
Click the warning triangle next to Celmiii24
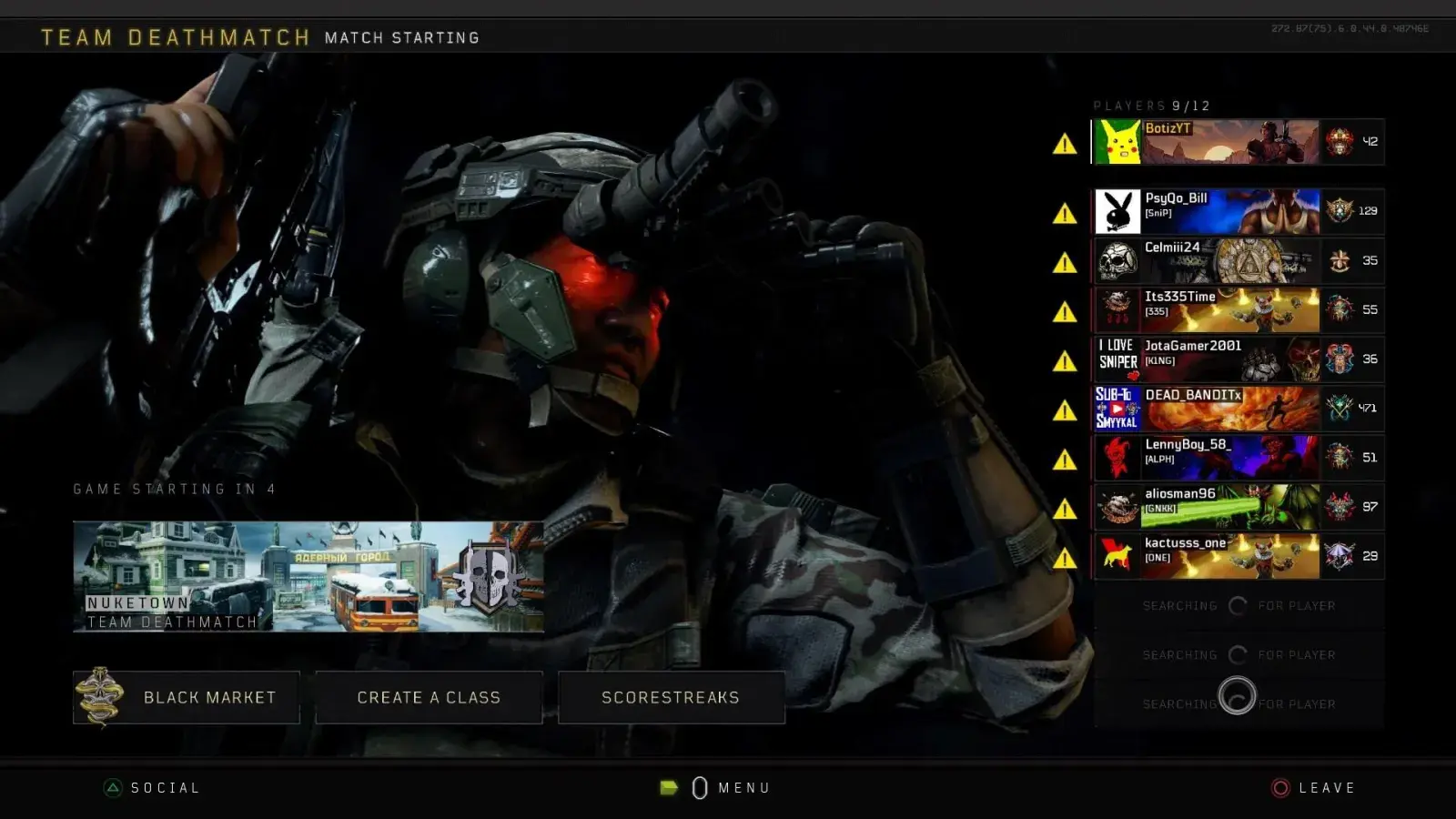click(1064, 261)
